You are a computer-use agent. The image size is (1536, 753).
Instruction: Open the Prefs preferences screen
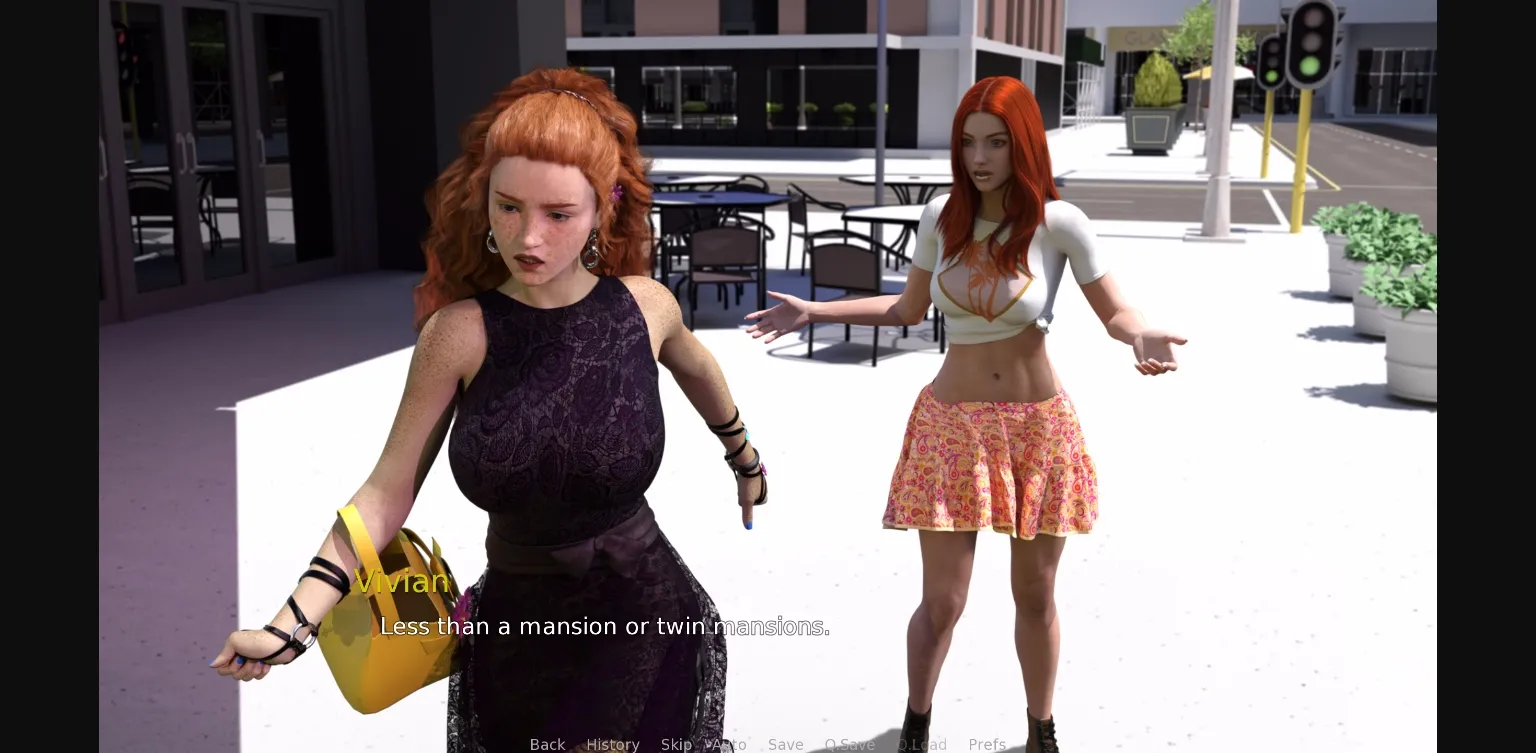(x=987, y=744)
